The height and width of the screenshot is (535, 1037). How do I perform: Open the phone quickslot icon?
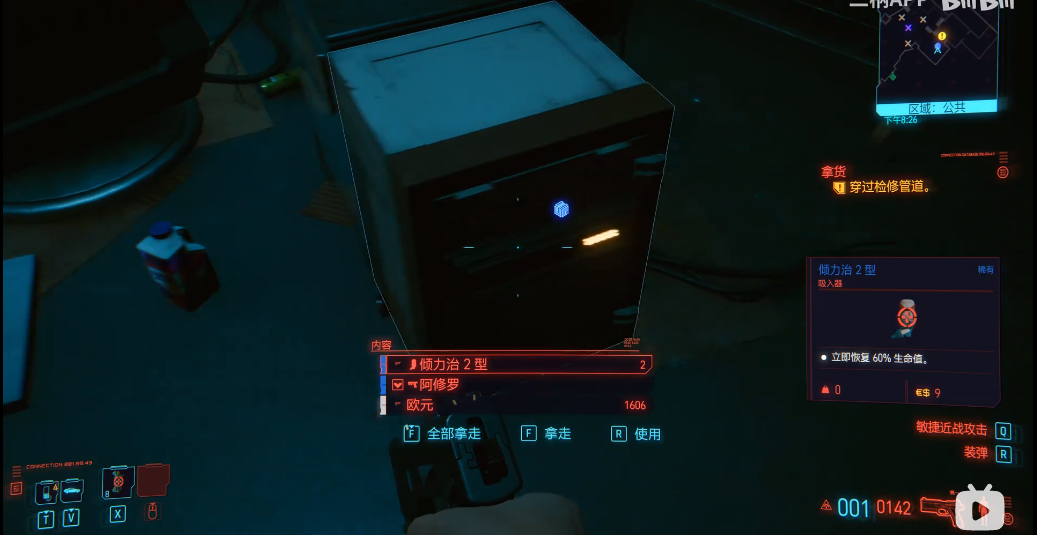[46, 491]
